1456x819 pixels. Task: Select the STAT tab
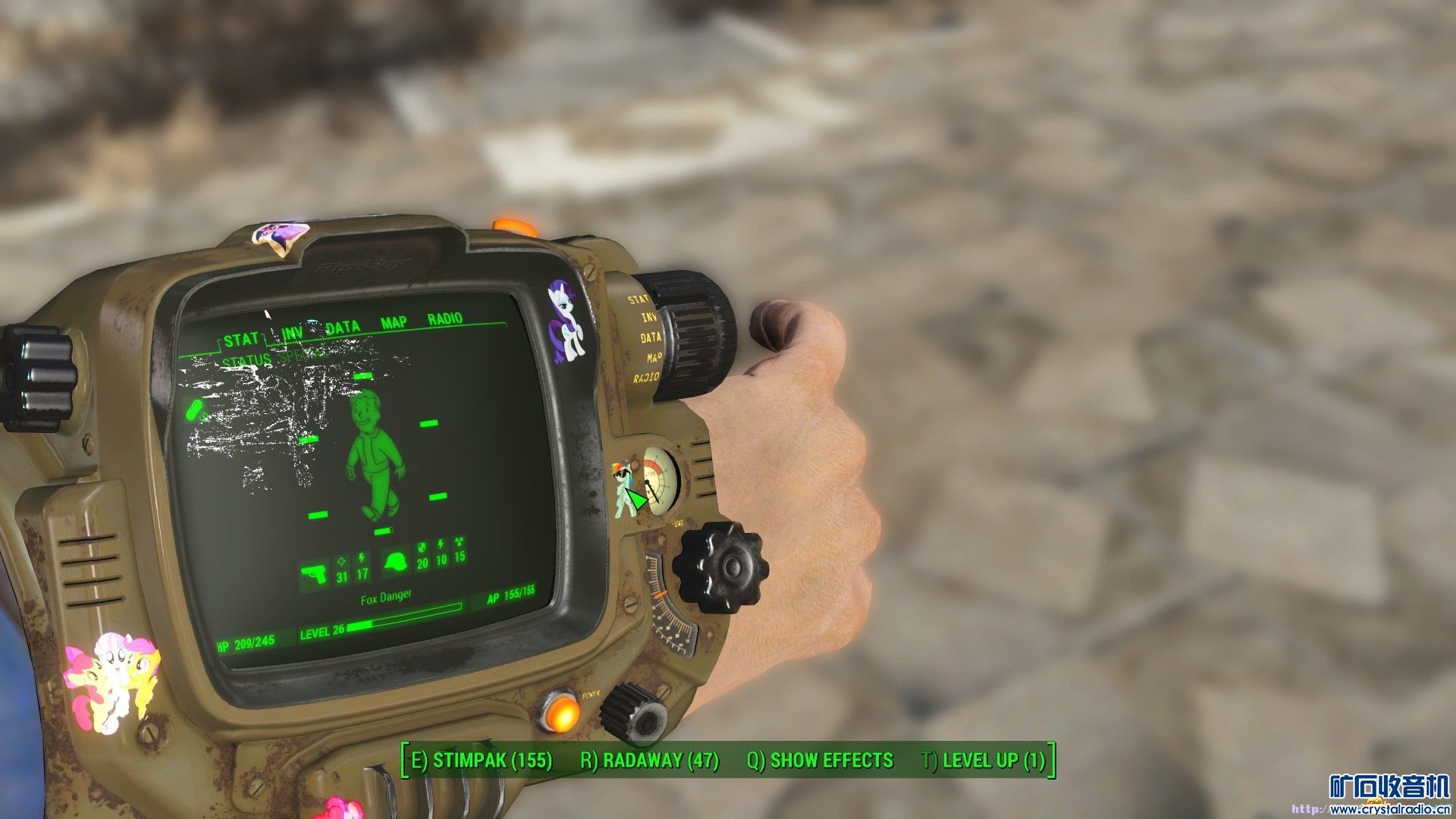[x=241, y=339]
